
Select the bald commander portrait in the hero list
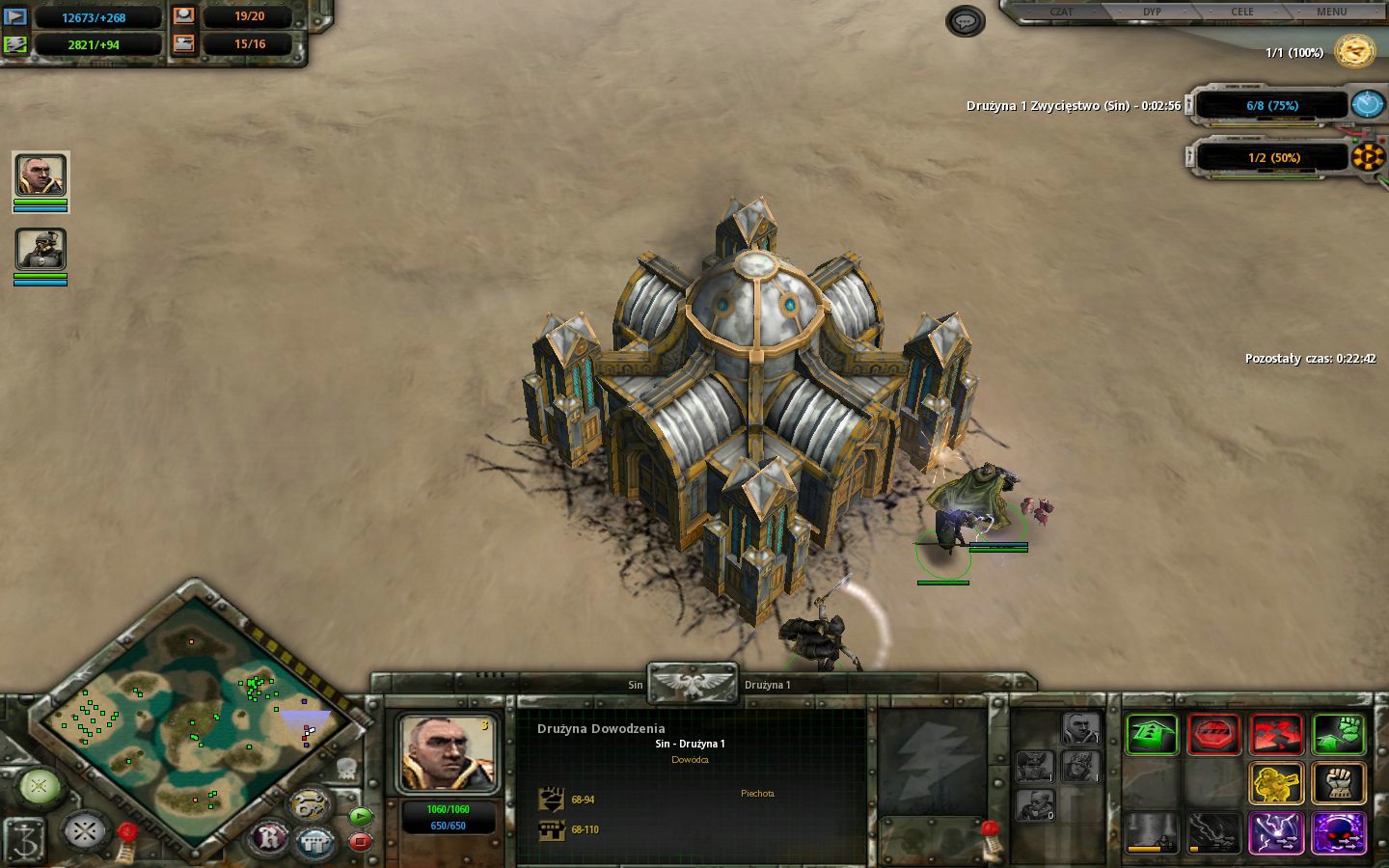[41, 176]
